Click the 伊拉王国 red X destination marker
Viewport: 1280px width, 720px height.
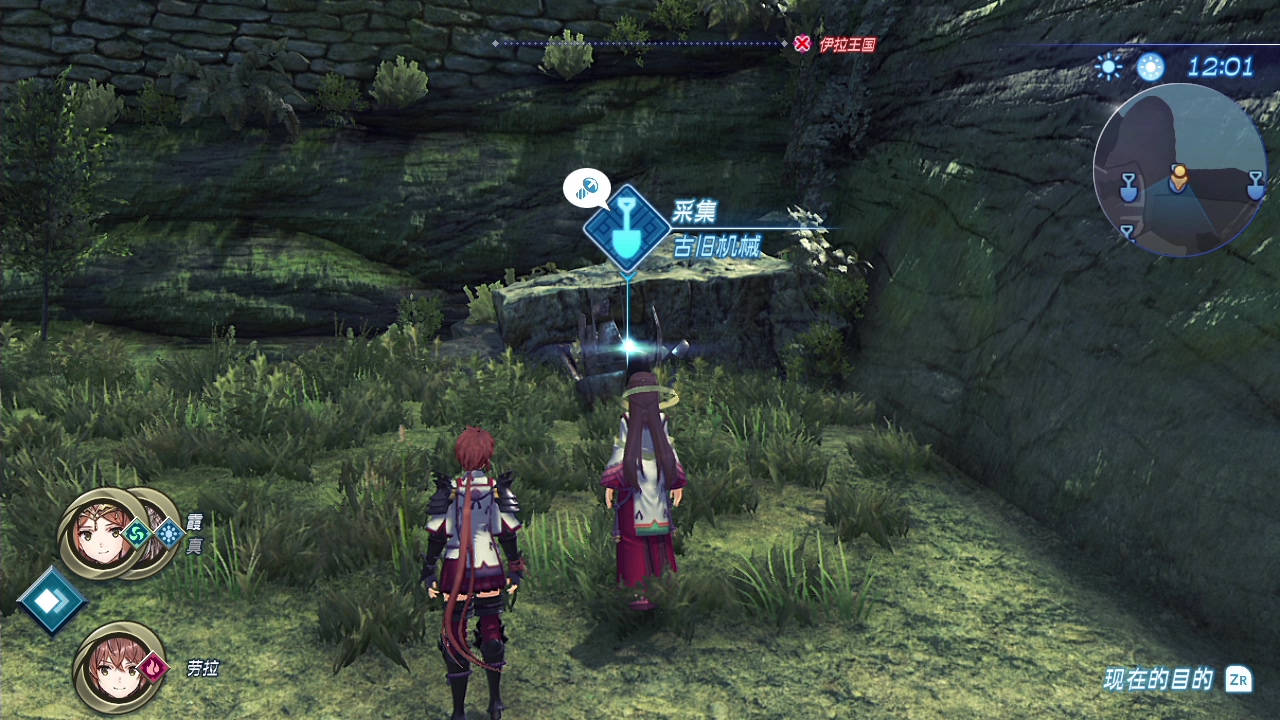[x=802, y=44]
